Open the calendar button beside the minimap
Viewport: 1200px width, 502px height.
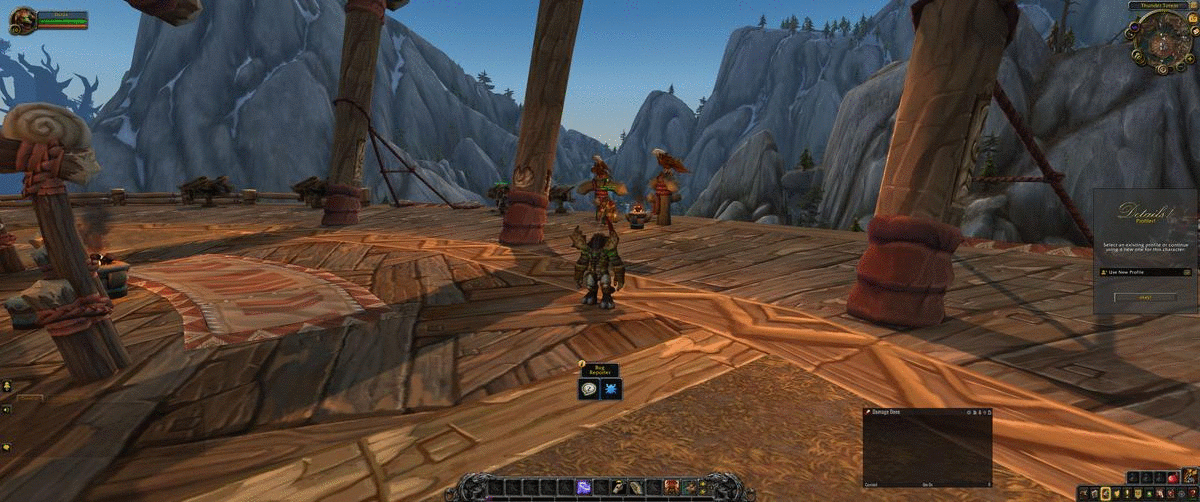tap(1191, 21)
